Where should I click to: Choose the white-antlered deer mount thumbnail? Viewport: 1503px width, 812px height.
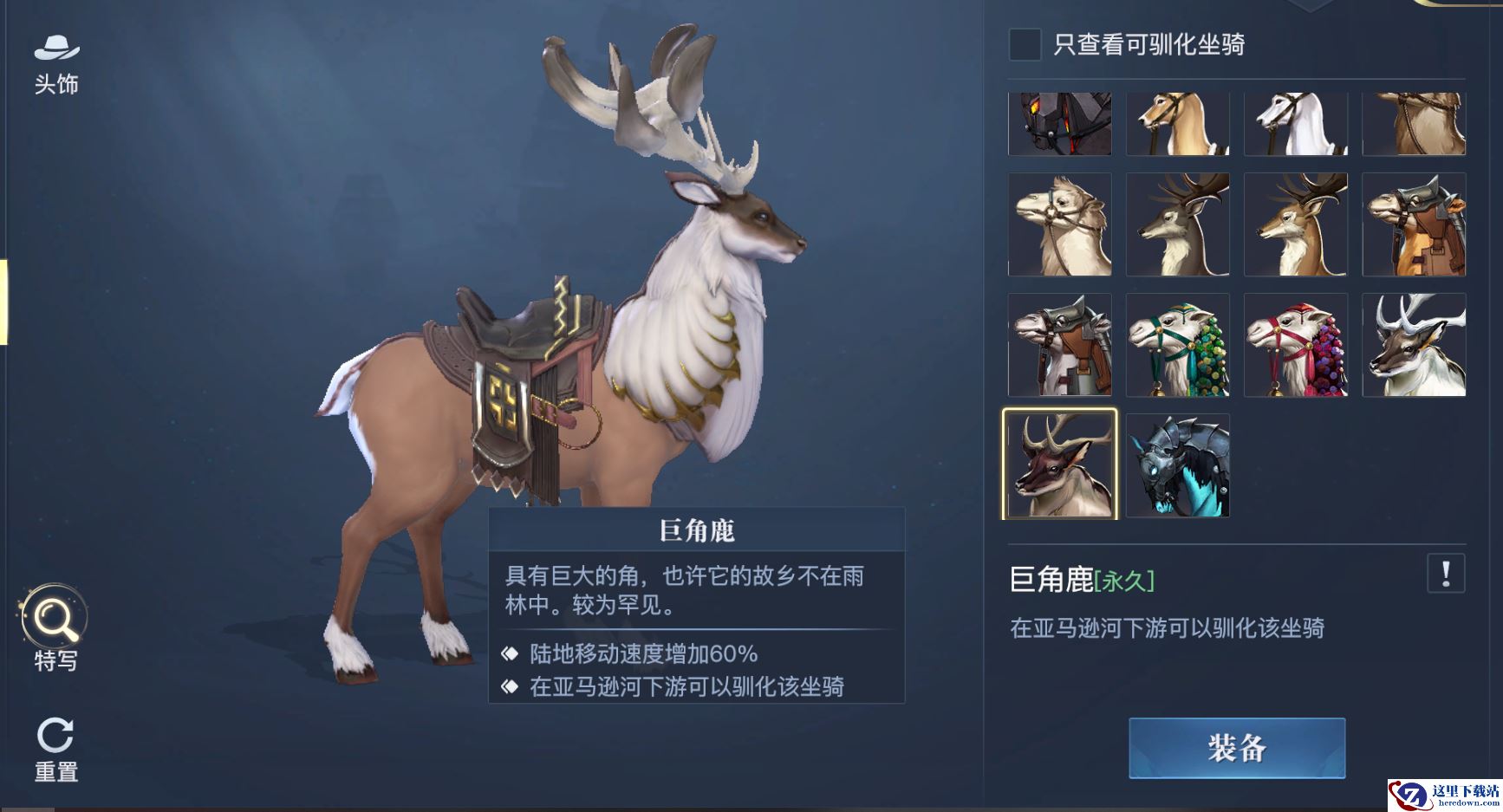tap(1413, 345)
